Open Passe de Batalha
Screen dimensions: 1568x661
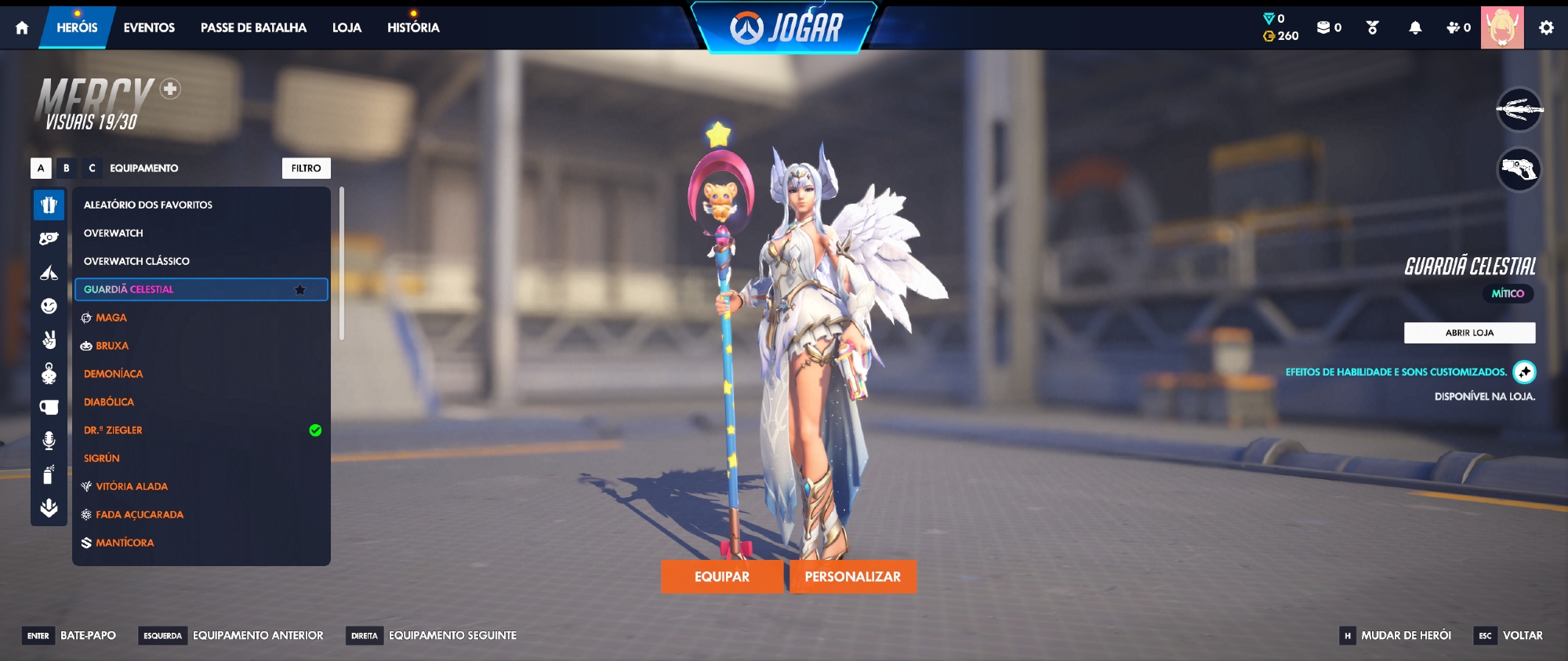coord(253,27)
